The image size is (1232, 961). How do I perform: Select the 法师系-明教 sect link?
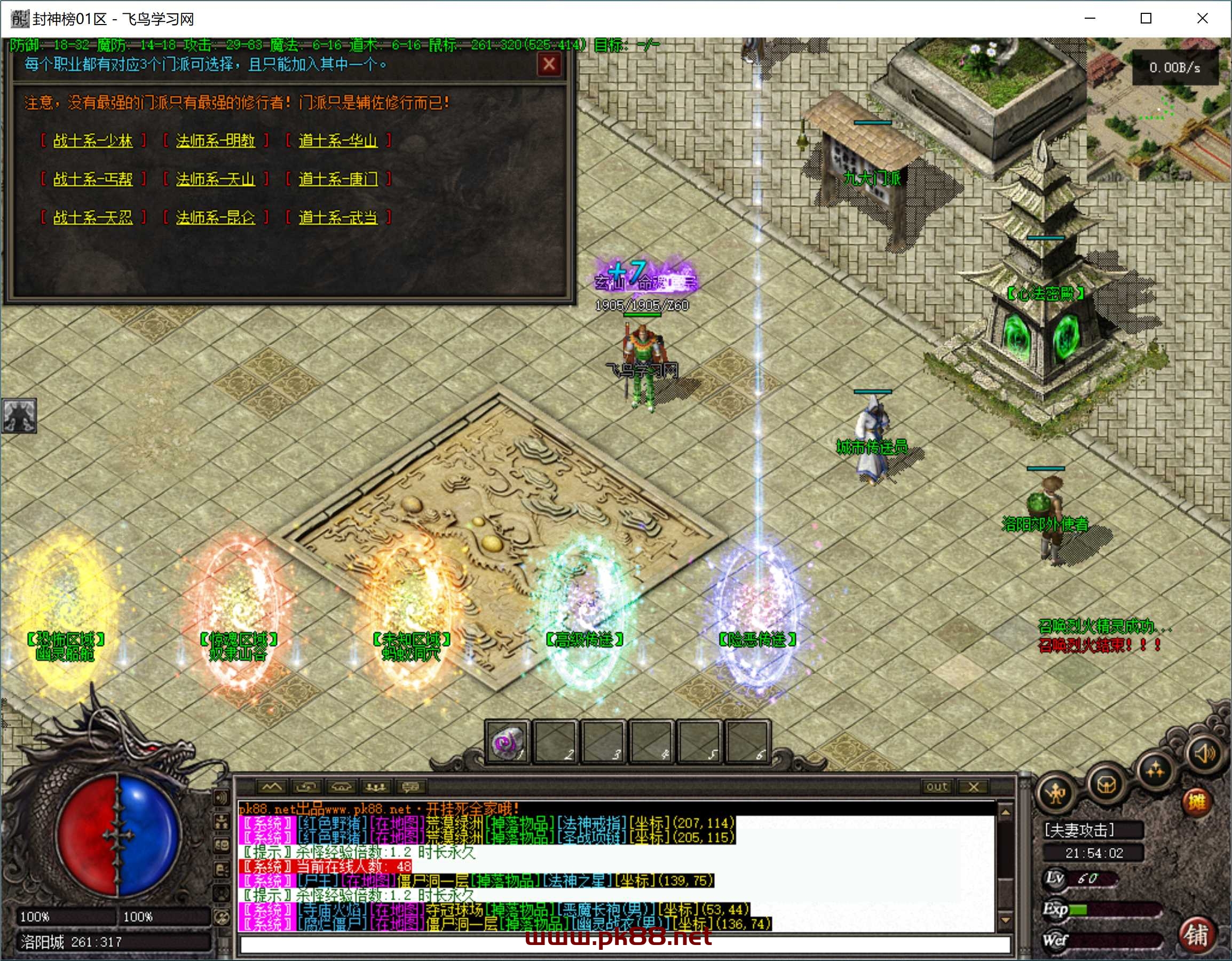point(215,140)
